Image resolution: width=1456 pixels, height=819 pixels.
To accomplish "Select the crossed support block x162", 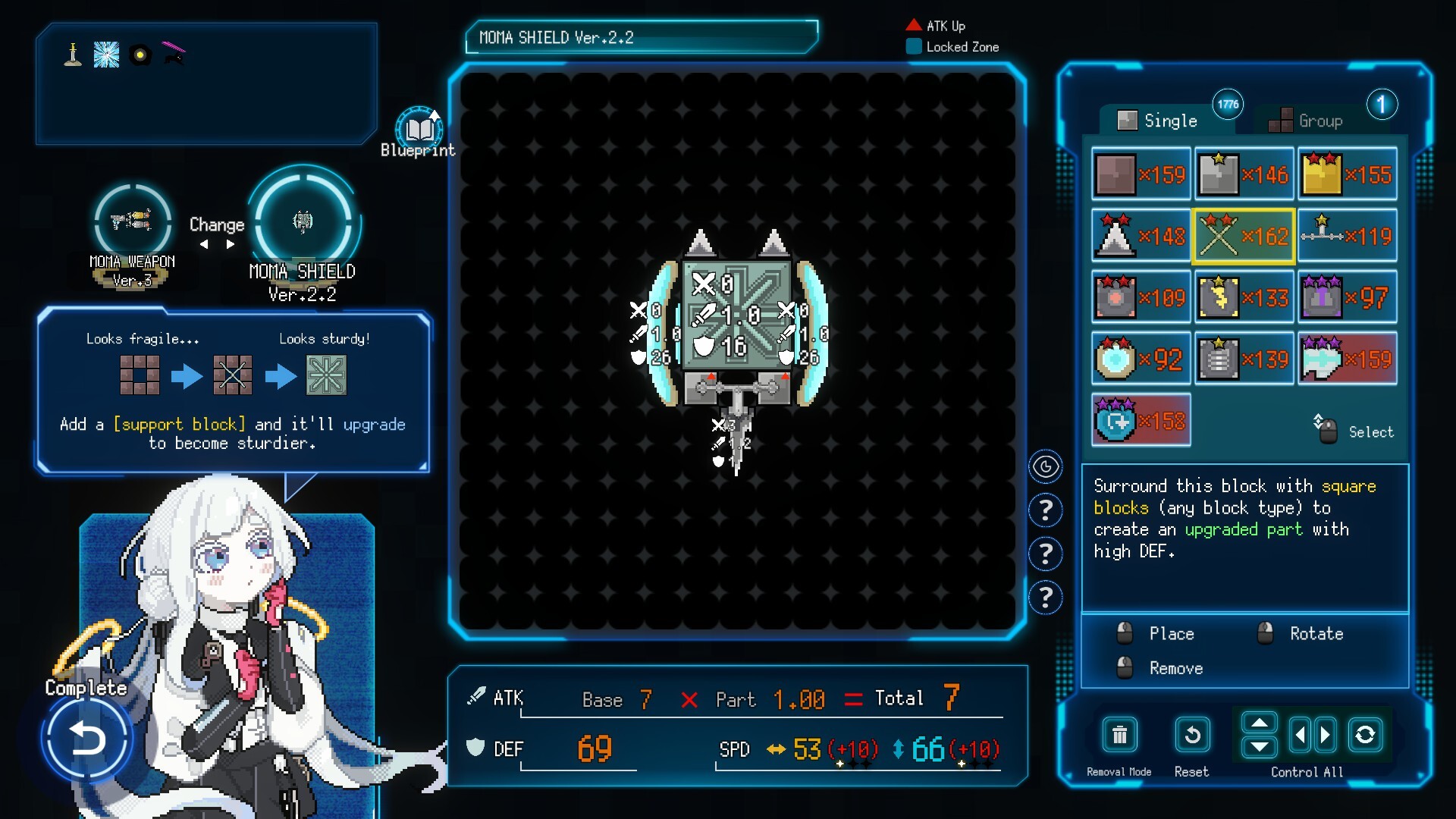I will tap(1244, 237).
